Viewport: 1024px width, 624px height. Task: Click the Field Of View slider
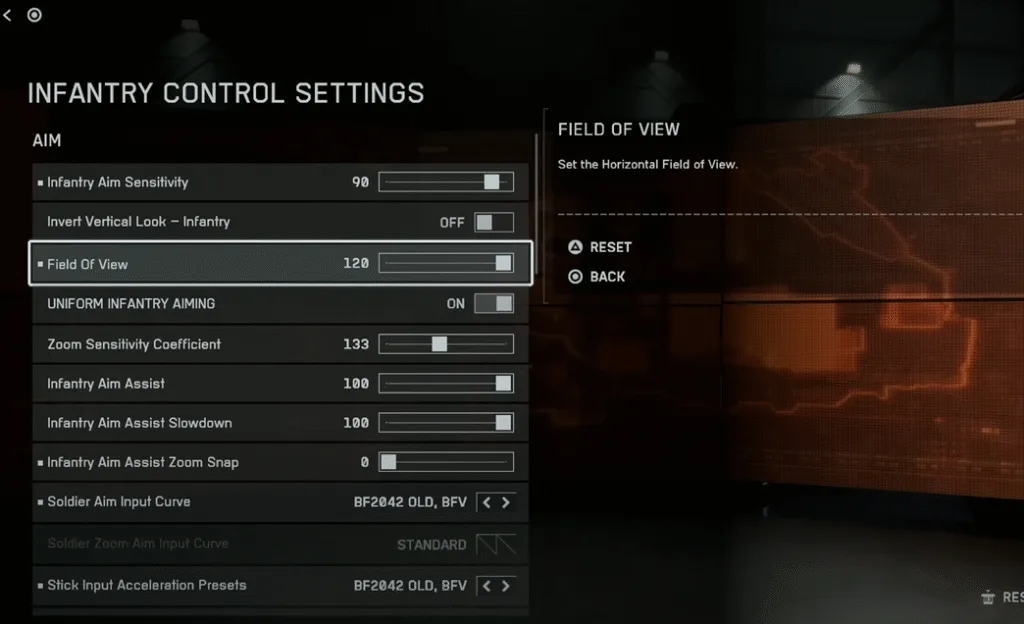(x=446, y=263)
